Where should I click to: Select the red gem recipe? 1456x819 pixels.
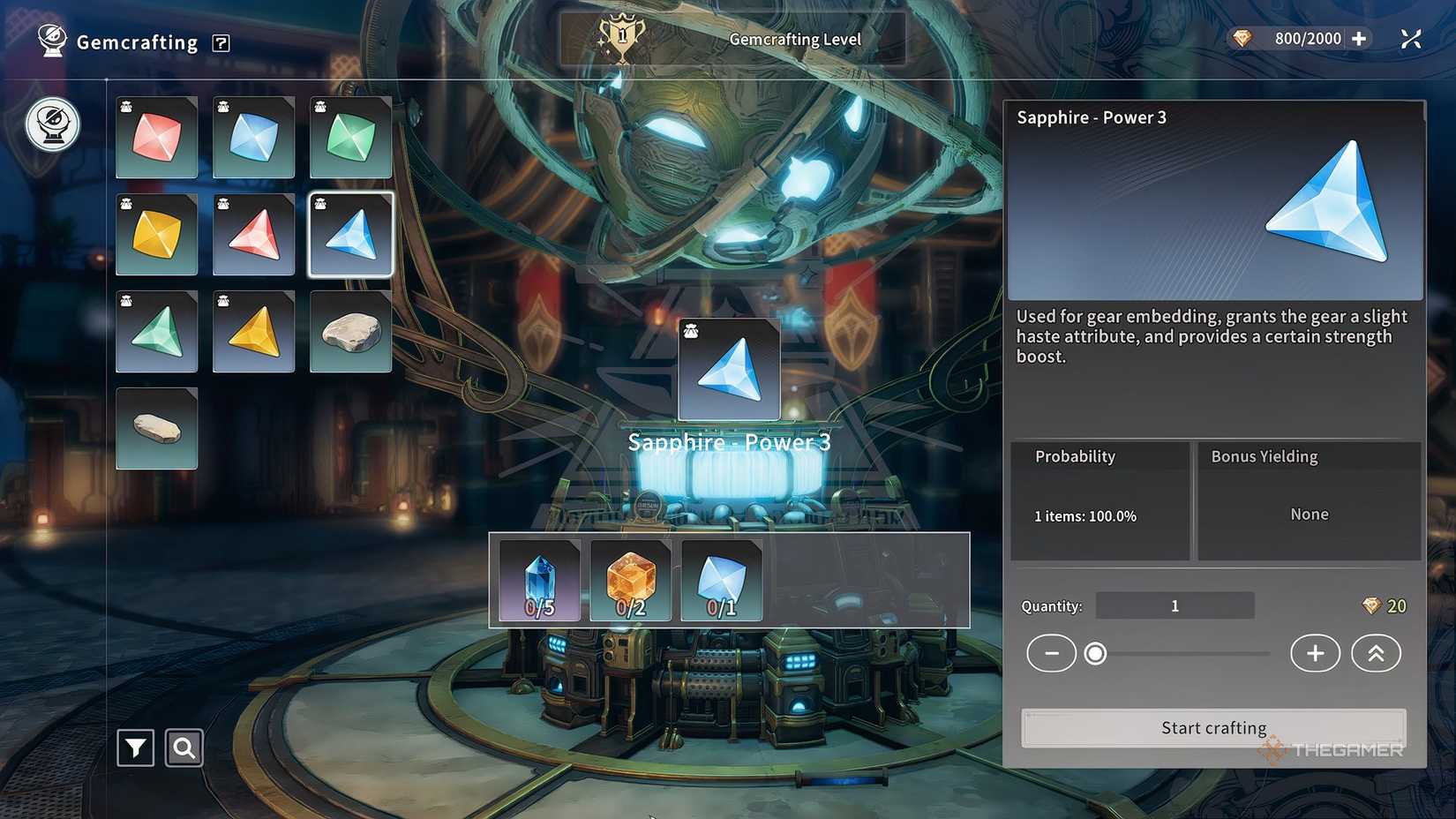(156, 137)
